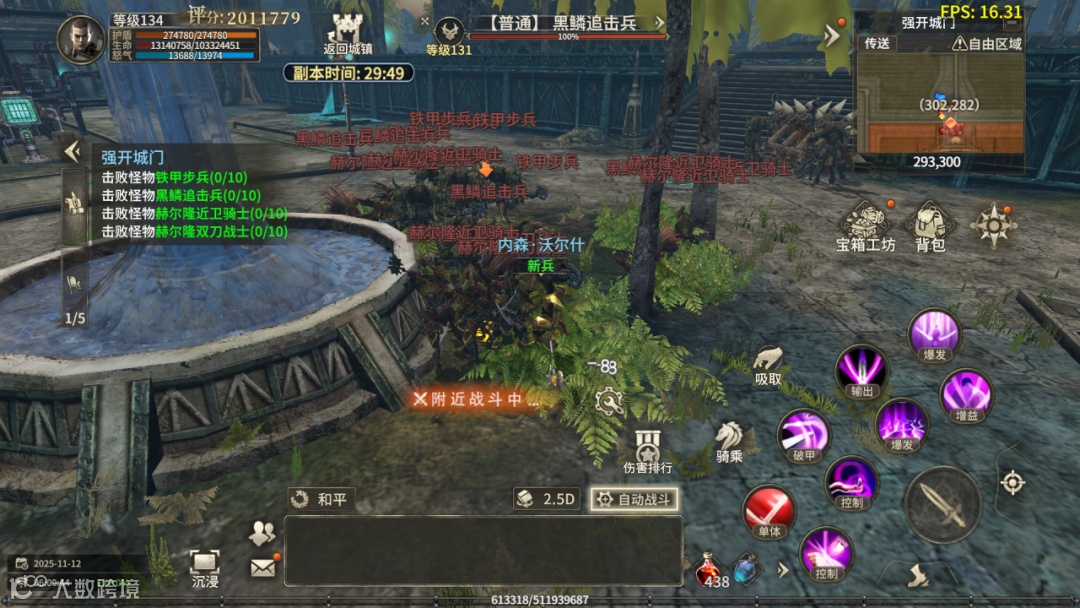
Task: Use the 吸取 absorb action
Action: pyautogui.click(x=768, y=364)
